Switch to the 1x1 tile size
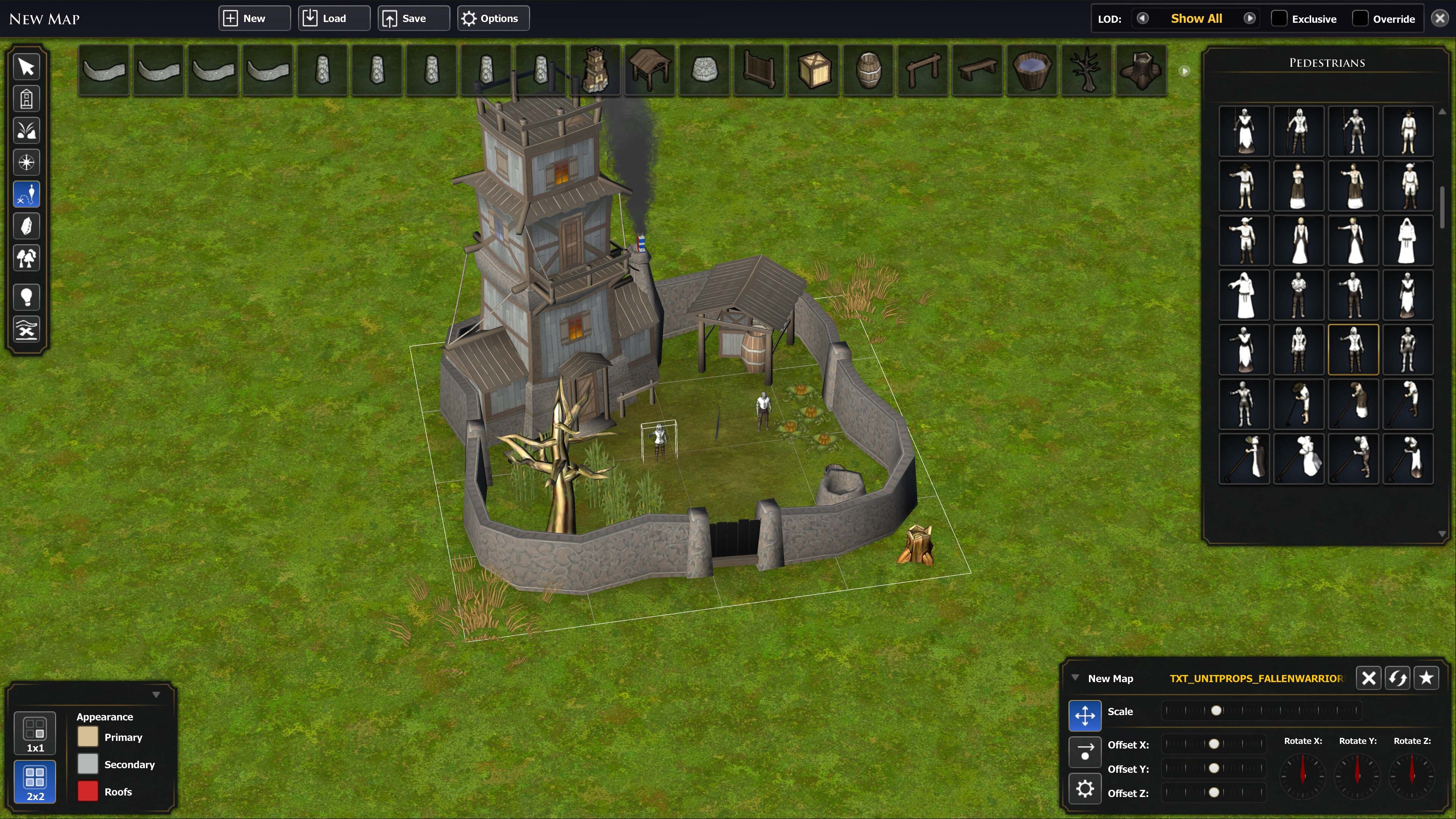 [35, 733]
